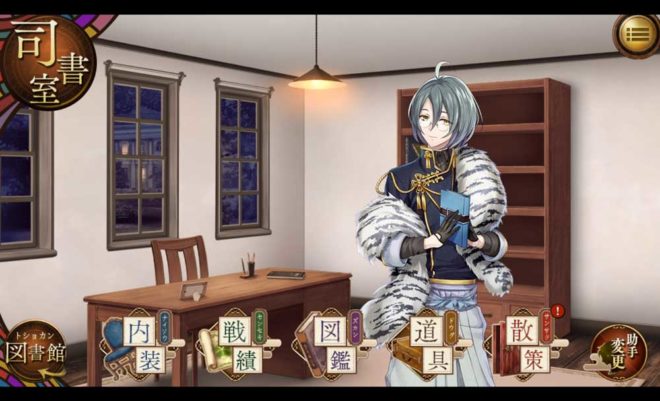Click the 助手変更 change assistant button

618,351
